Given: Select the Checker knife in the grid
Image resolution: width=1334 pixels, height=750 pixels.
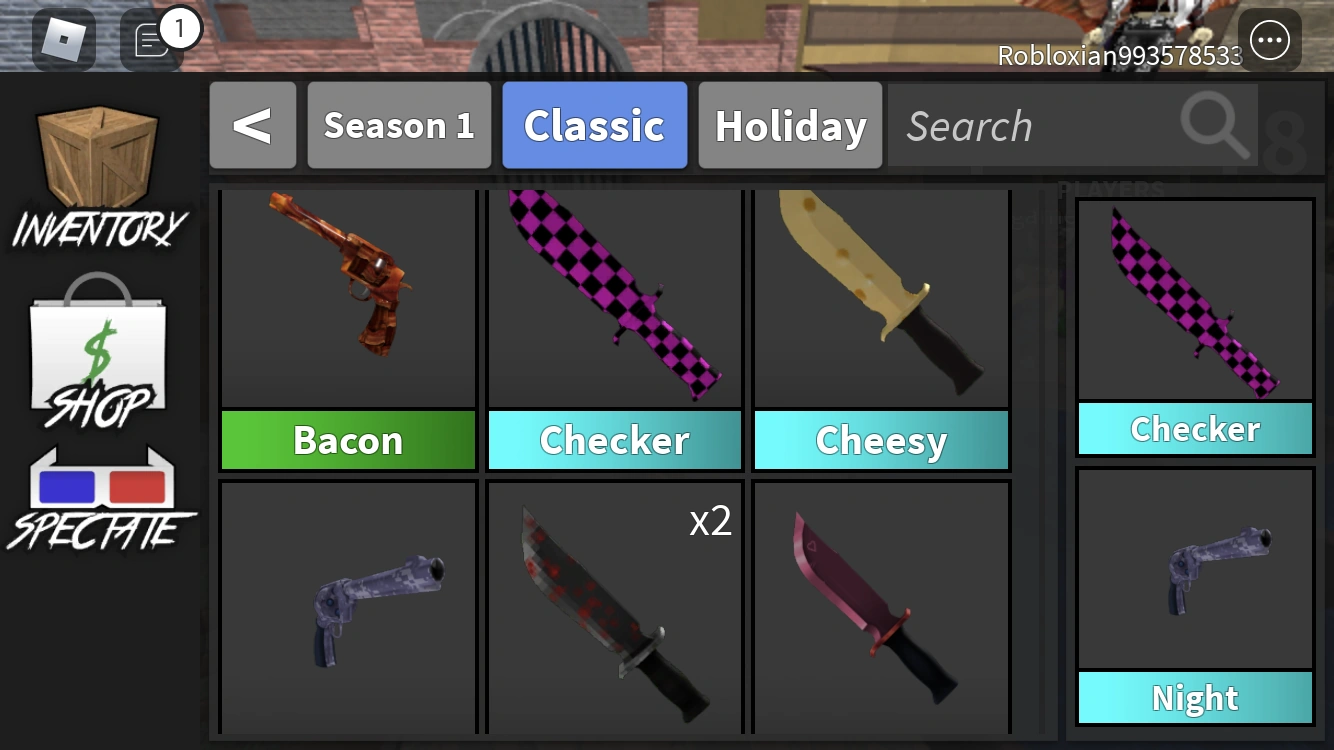Looking at the screenshot, I should pyautogui.click(x=614, y=300).
